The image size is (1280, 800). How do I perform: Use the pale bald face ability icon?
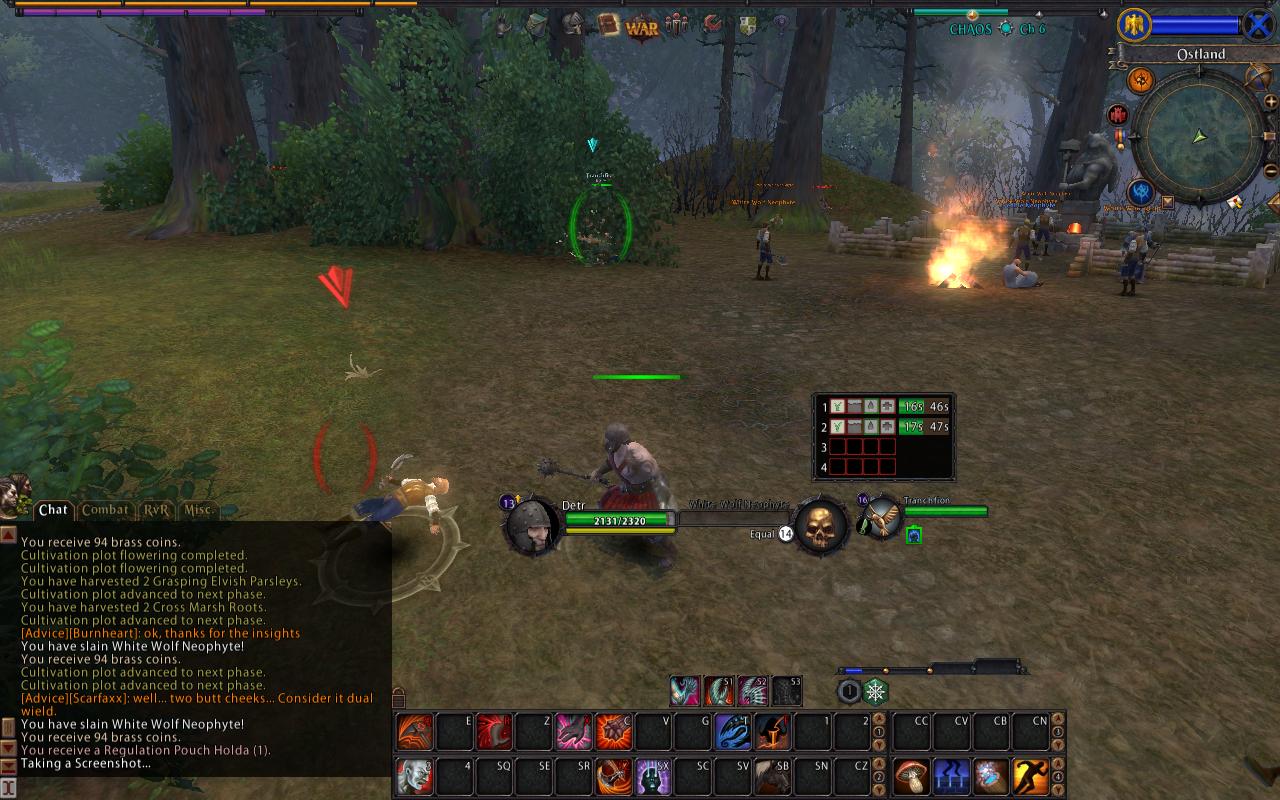(415, 775)
